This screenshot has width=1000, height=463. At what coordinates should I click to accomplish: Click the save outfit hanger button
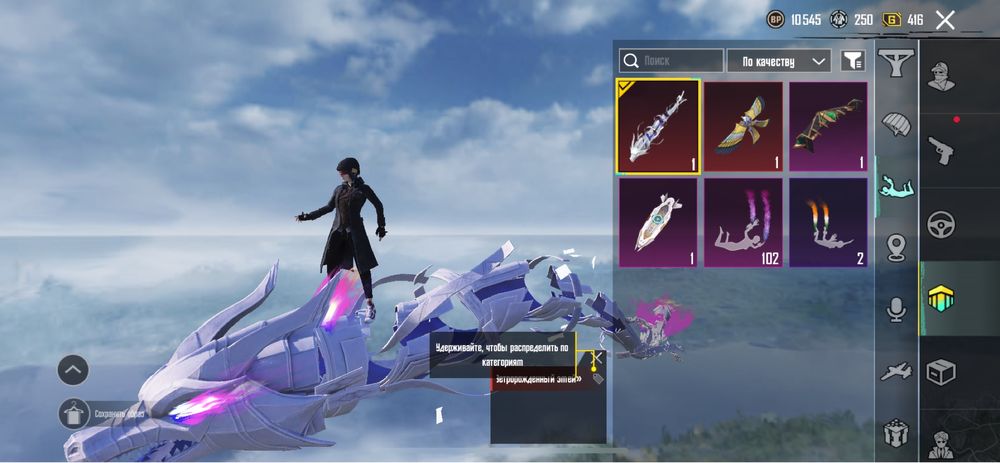coord(73,412)
